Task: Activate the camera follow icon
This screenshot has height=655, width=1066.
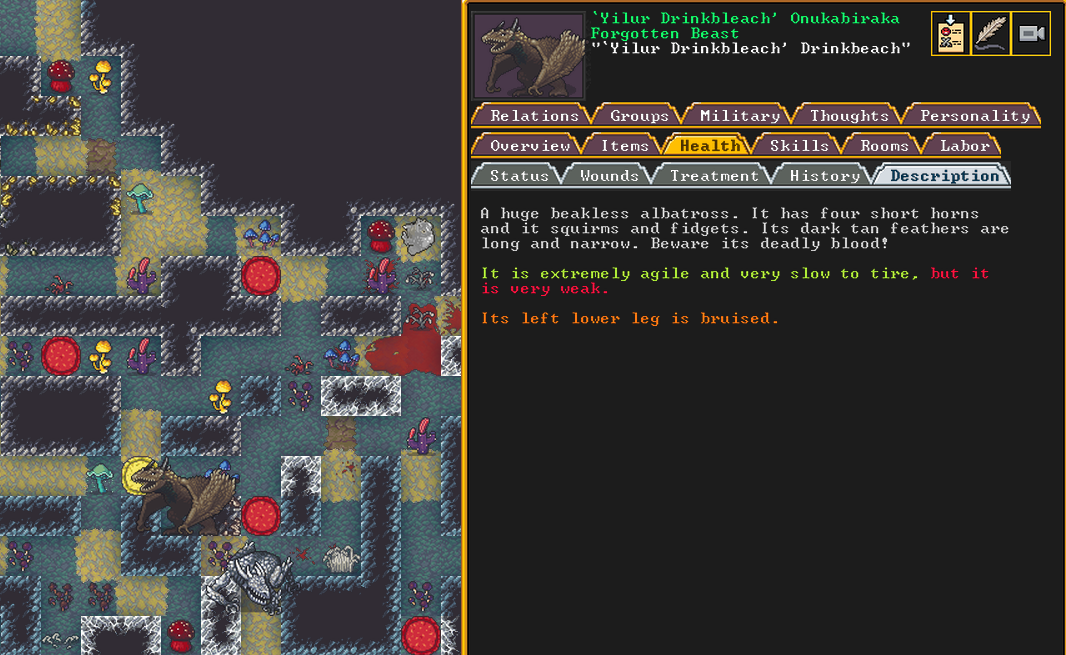Action: (1031, 34)
